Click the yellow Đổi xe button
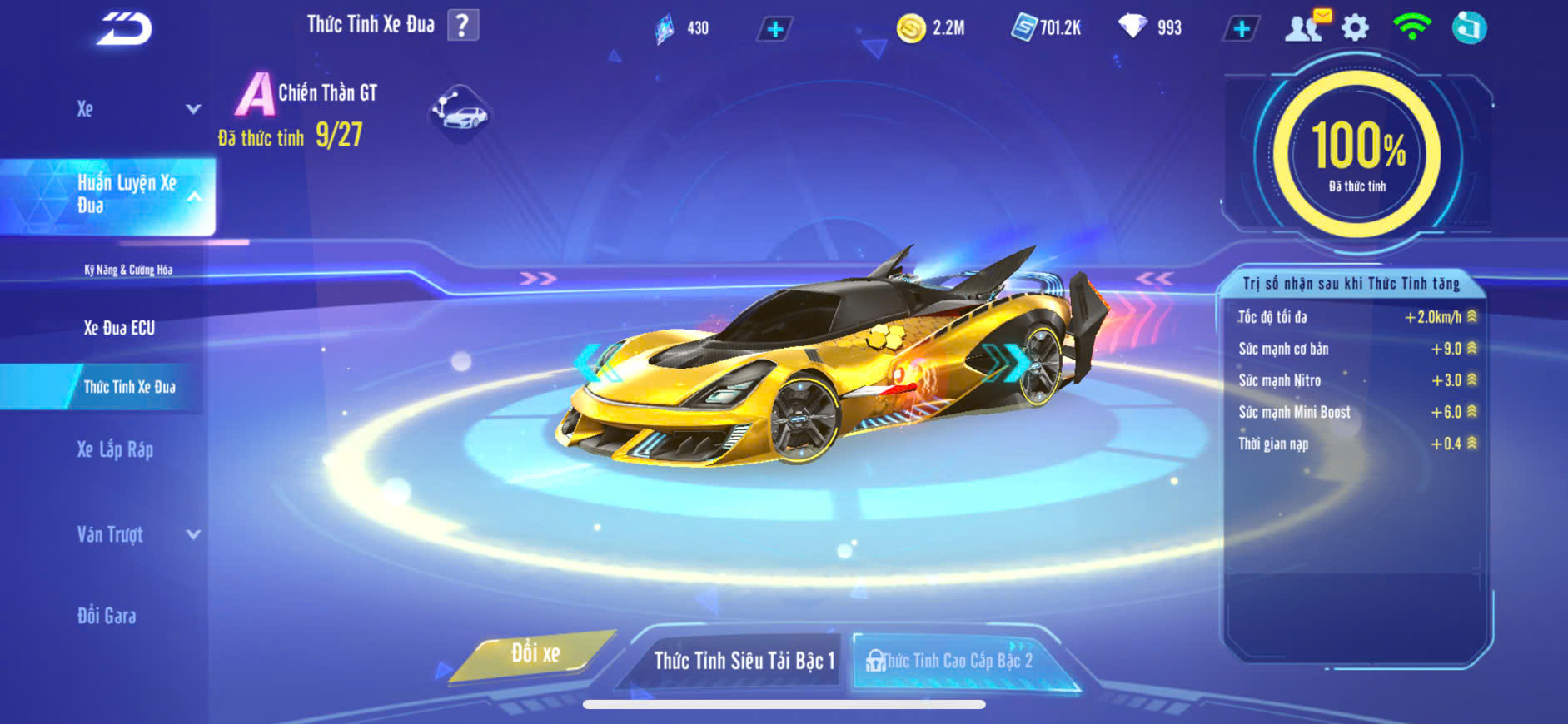This screenshot has height=724, width=1568. point(535,654)
